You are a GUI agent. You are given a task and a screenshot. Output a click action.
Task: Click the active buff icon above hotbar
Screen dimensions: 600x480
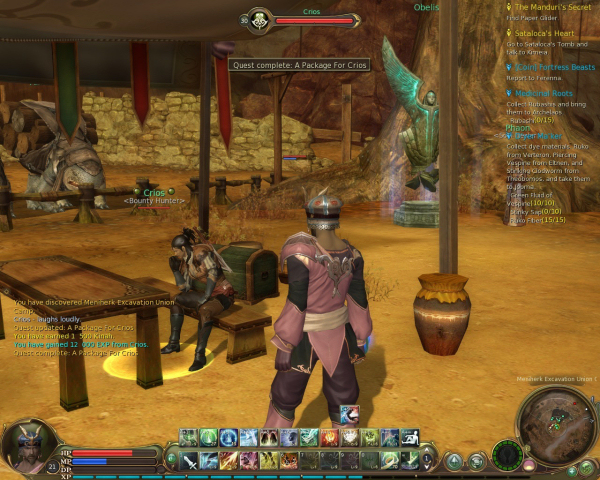[349, 415]
